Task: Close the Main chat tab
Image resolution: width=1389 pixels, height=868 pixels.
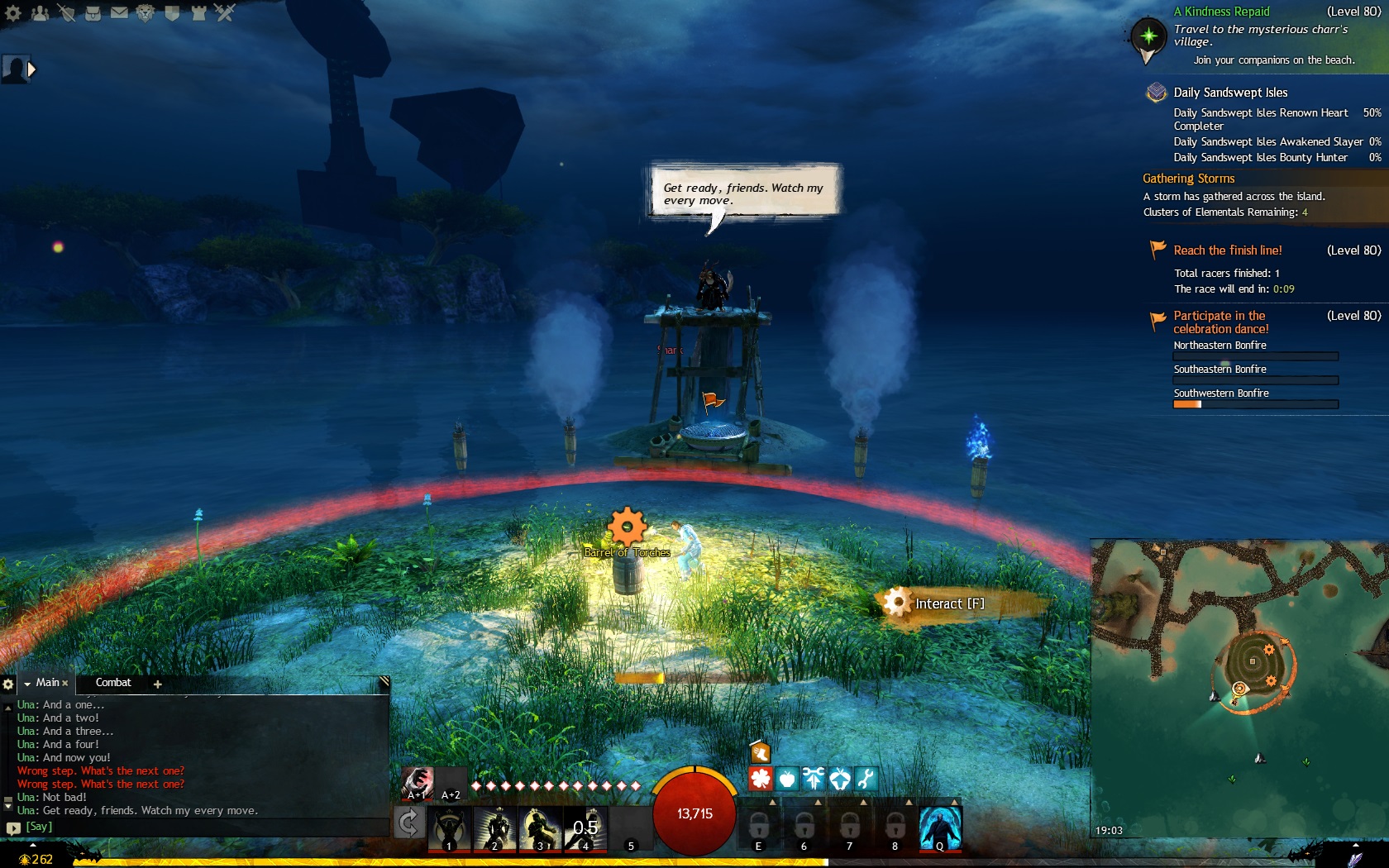Action: tap(65, 684)
